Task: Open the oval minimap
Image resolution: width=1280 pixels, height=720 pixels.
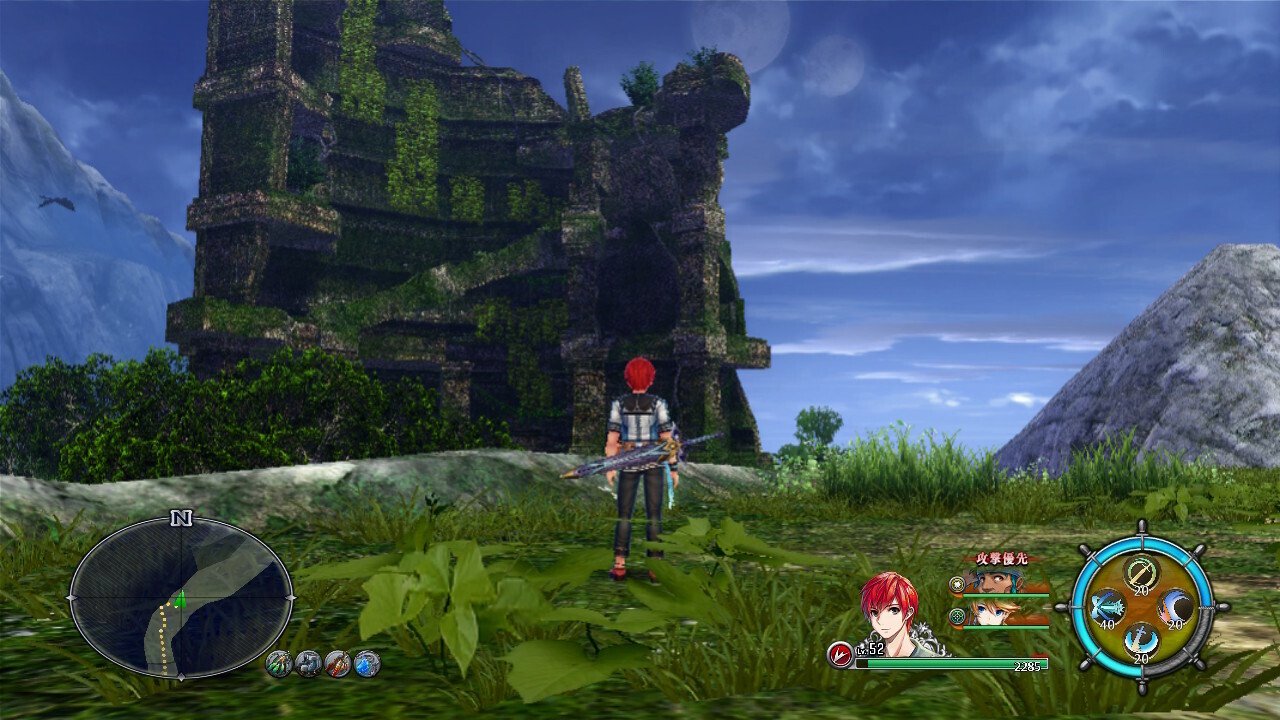Action: tap(181, 598)
